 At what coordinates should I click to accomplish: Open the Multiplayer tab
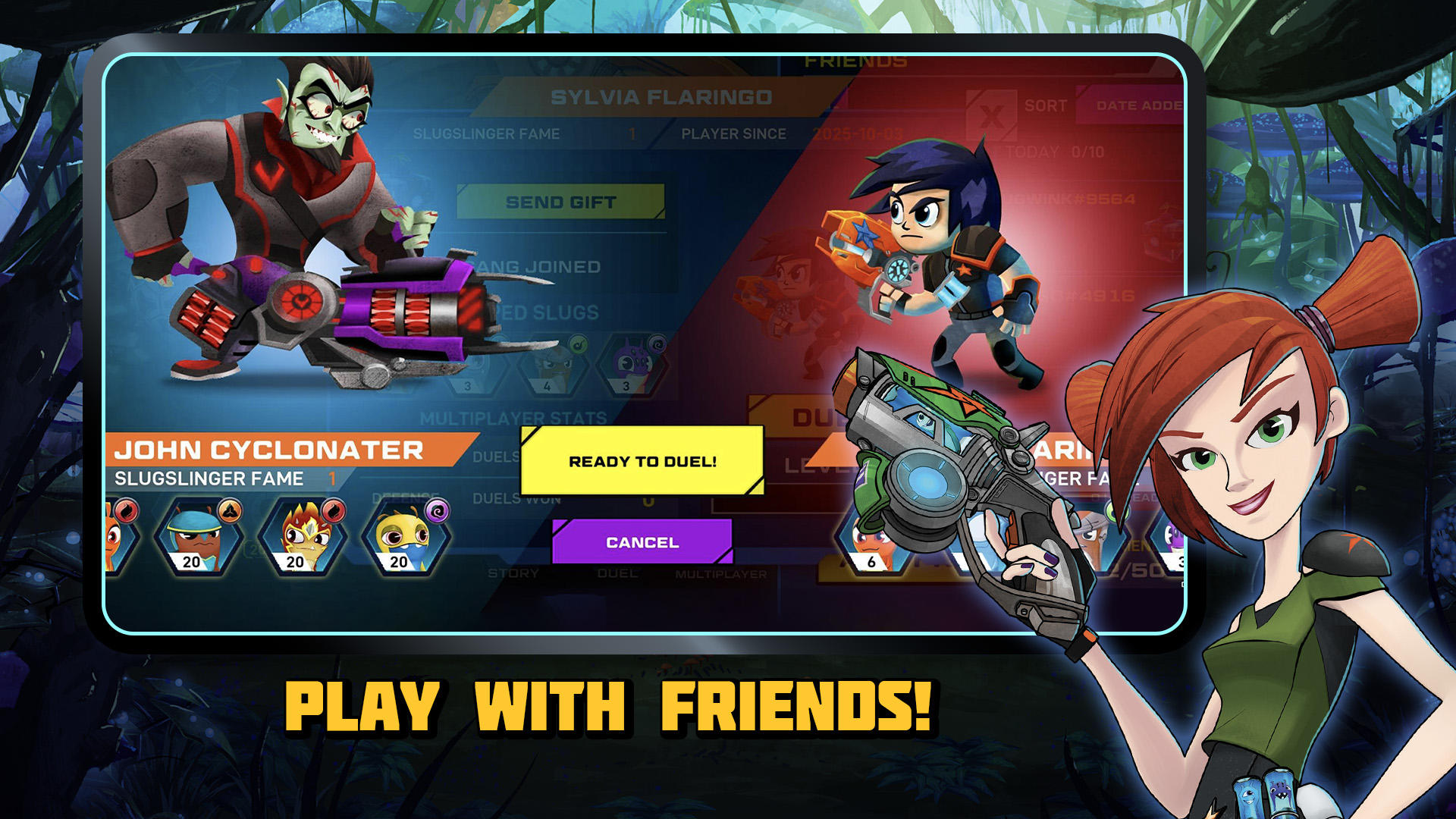pyautogui.click(x=722, y=575)
